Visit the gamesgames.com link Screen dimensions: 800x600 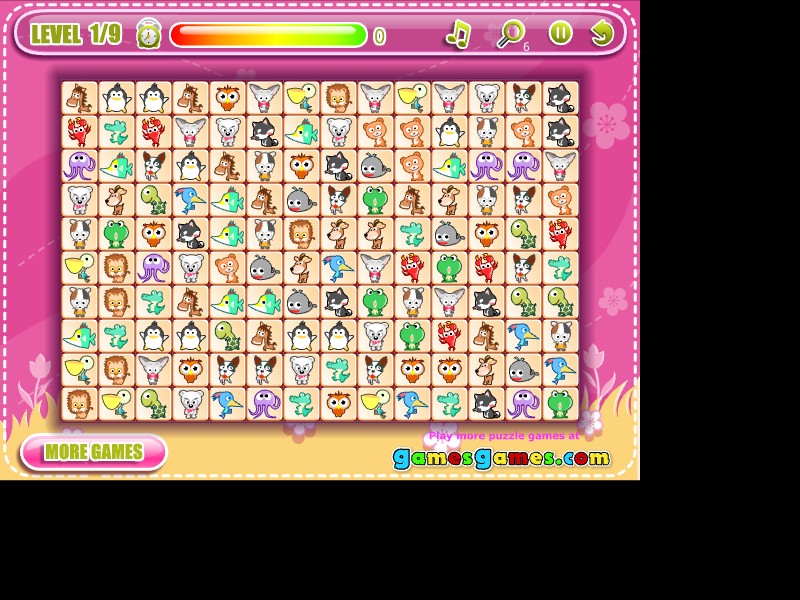tap(501, 458)
